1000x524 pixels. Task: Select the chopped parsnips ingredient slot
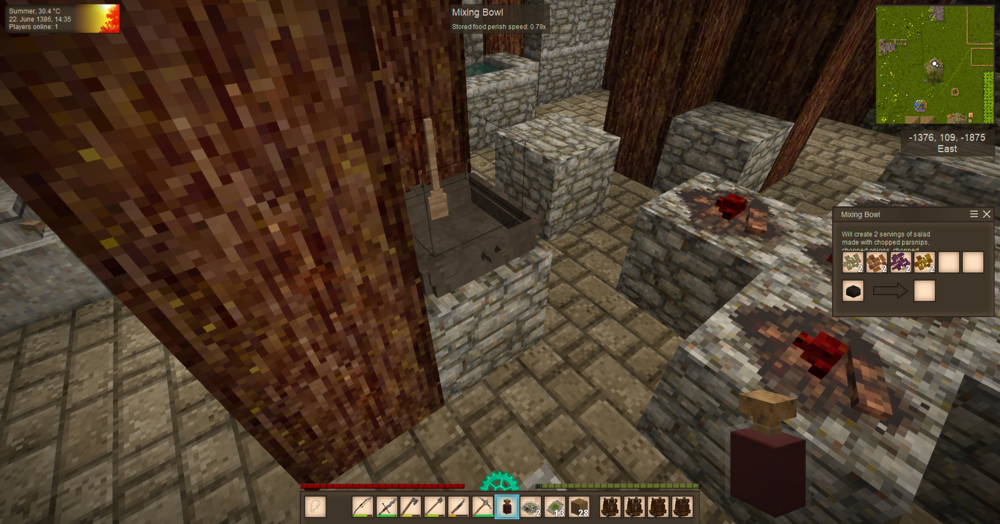tap(852, 262)
